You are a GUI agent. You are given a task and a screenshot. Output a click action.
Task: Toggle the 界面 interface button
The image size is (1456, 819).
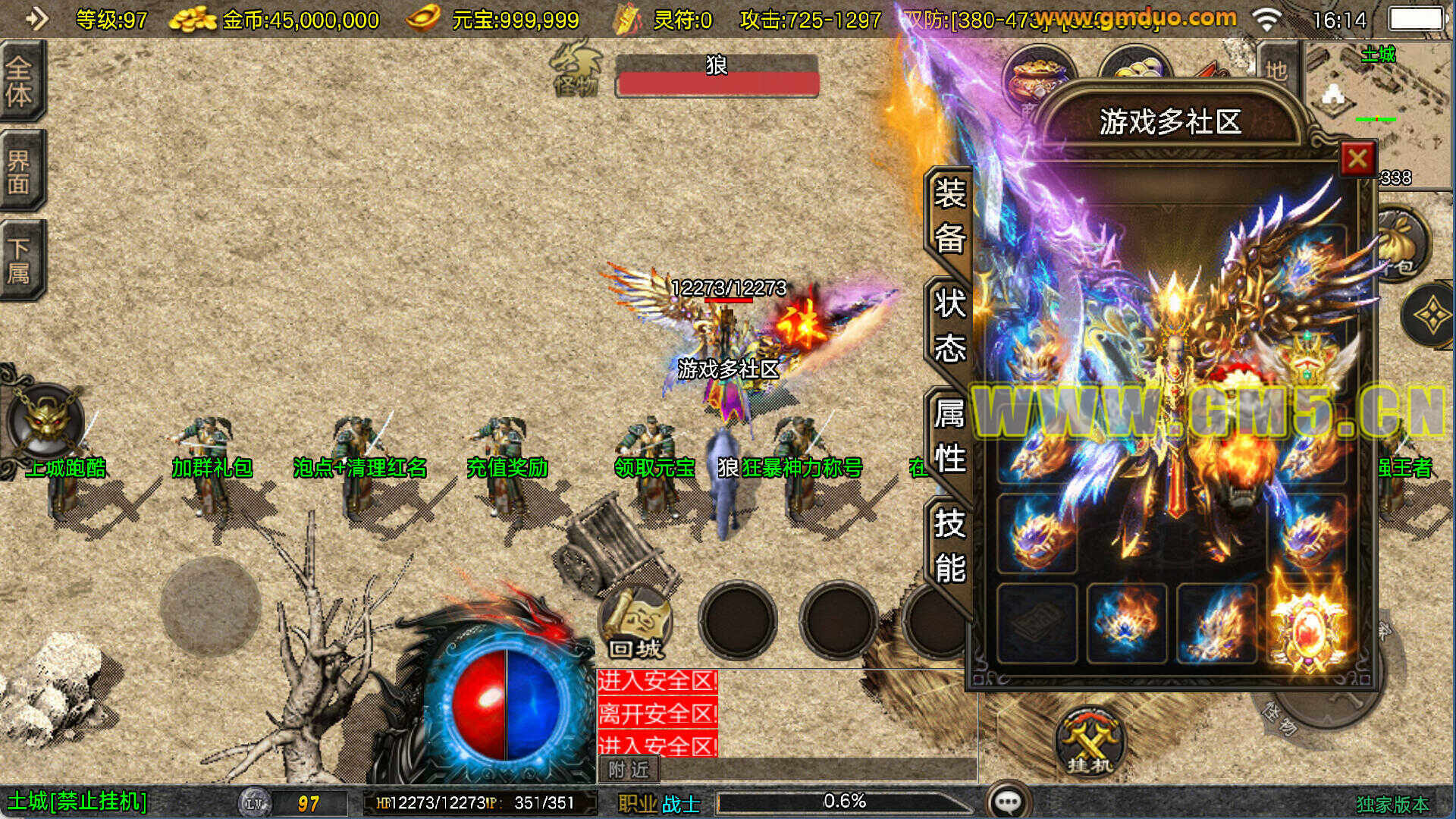click(x=20, y=171)
